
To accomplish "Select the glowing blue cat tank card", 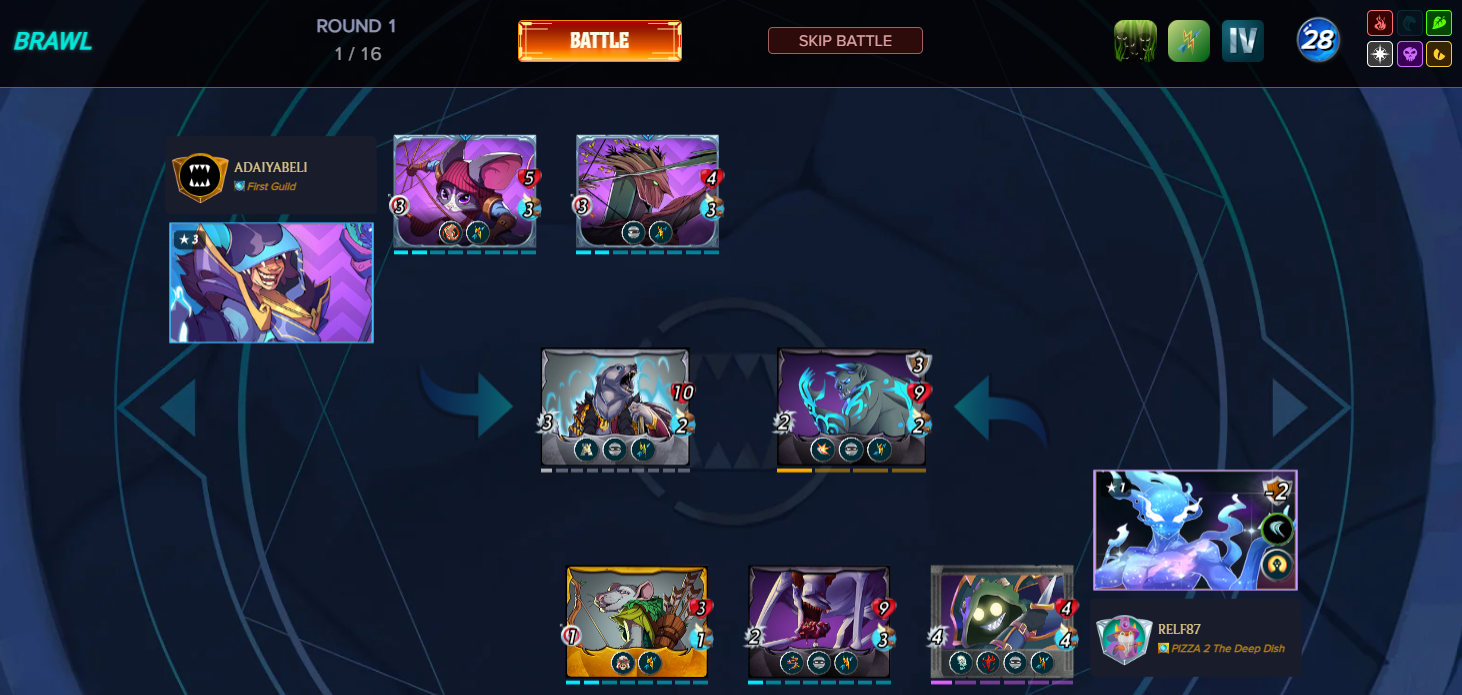I will pyautogui.click(x=851, y=407).
